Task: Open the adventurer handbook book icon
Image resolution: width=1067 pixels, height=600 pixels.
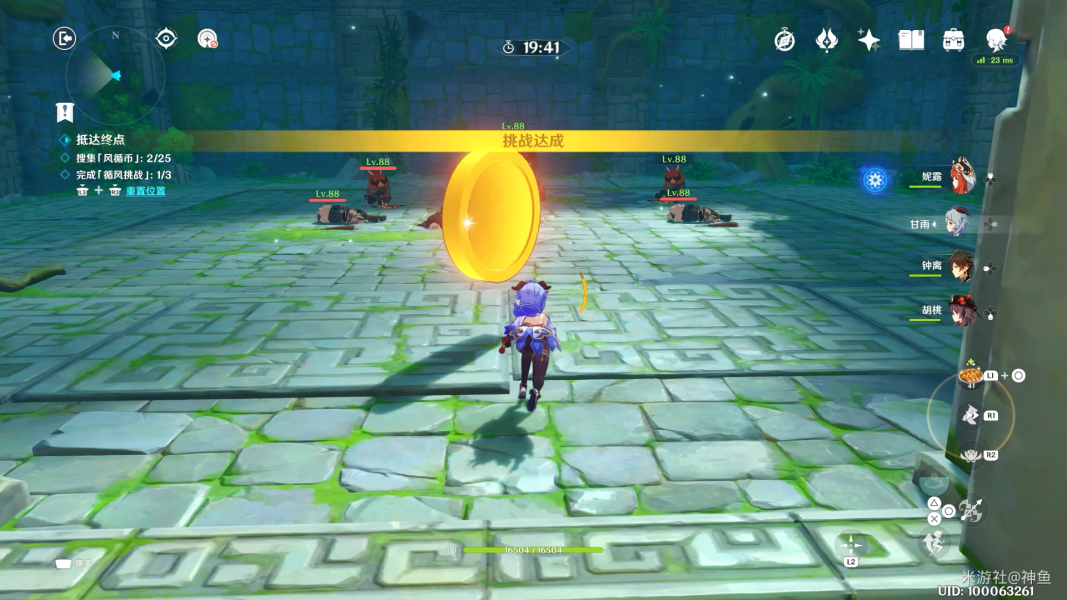Action: click(x=911, y=40)
